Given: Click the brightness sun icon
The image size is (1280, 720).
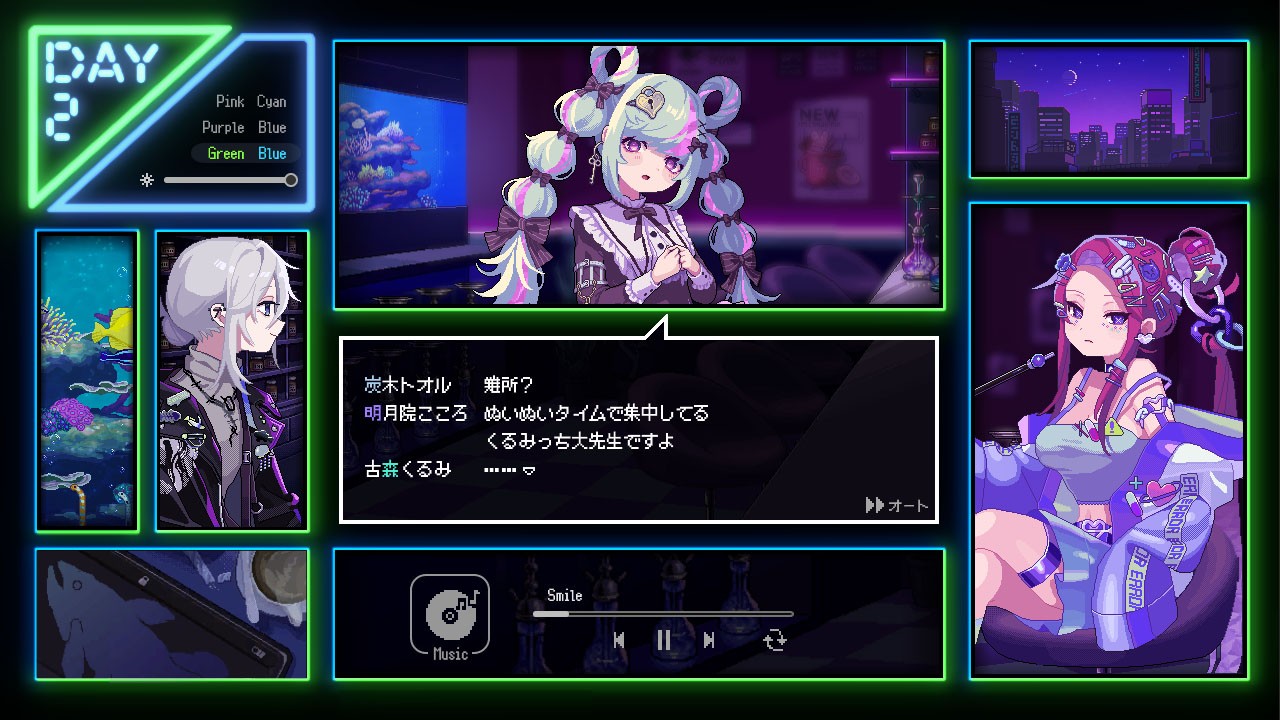Looking at the screenshot, I should click(x=147, y=181).
